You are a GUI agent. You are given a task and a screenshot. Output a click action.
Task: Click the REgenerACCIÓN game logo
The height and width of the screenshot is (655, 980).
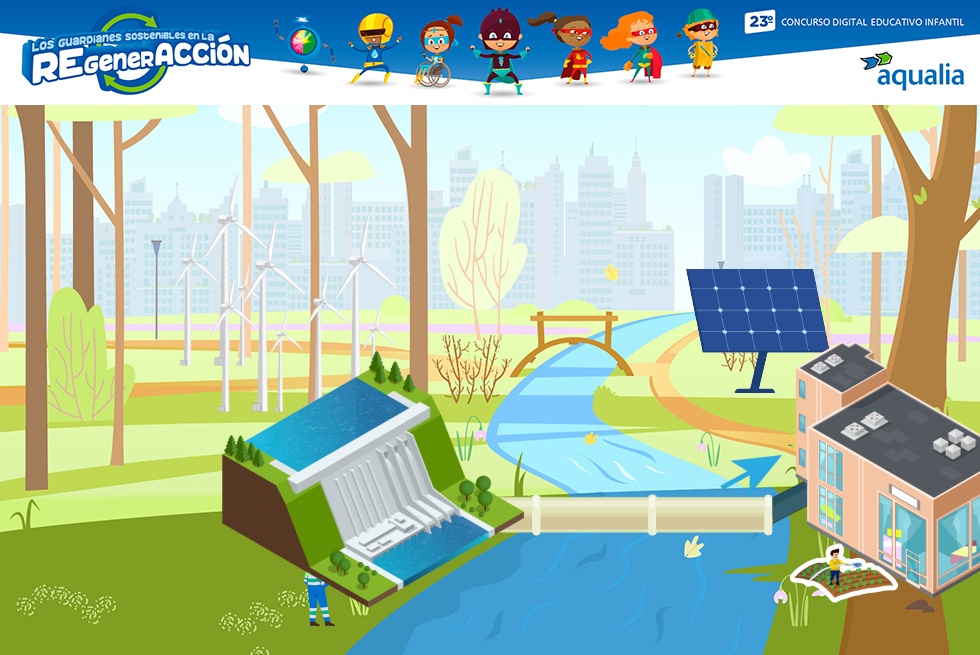(138, 55)
